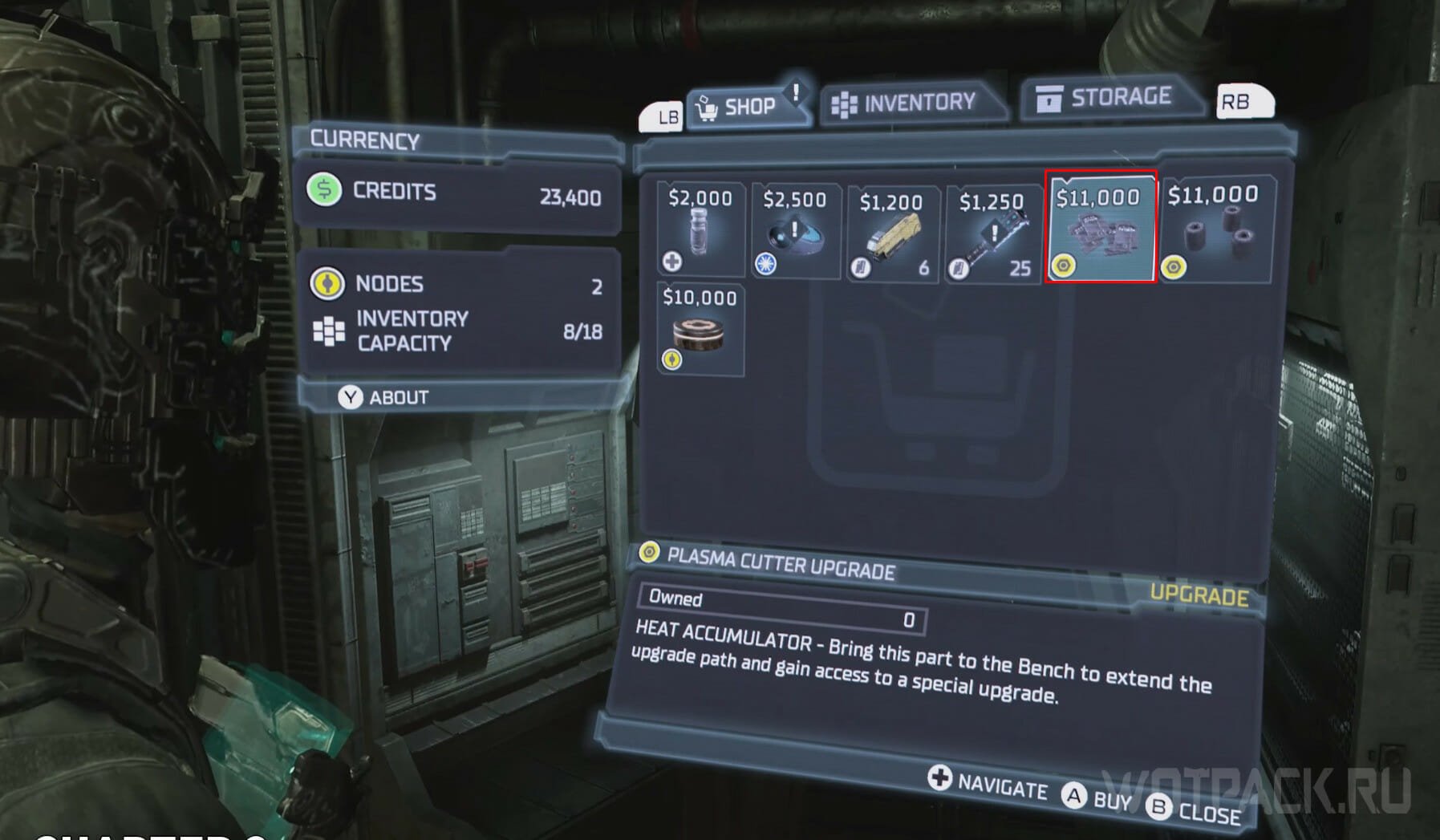Select the $10,000 power node item
Screen dimensions: 1440x840
pyautogui.click(x=700, y=329)
